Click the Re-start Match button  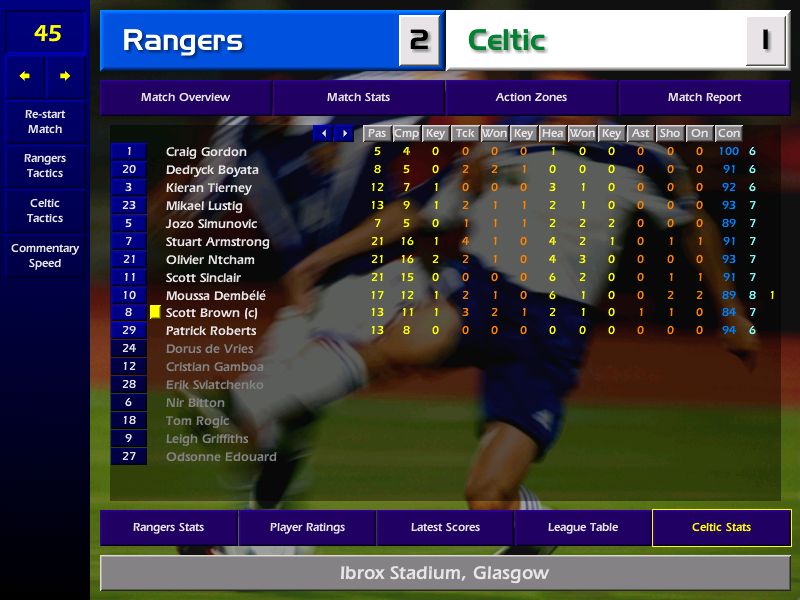tap(45, 122)
